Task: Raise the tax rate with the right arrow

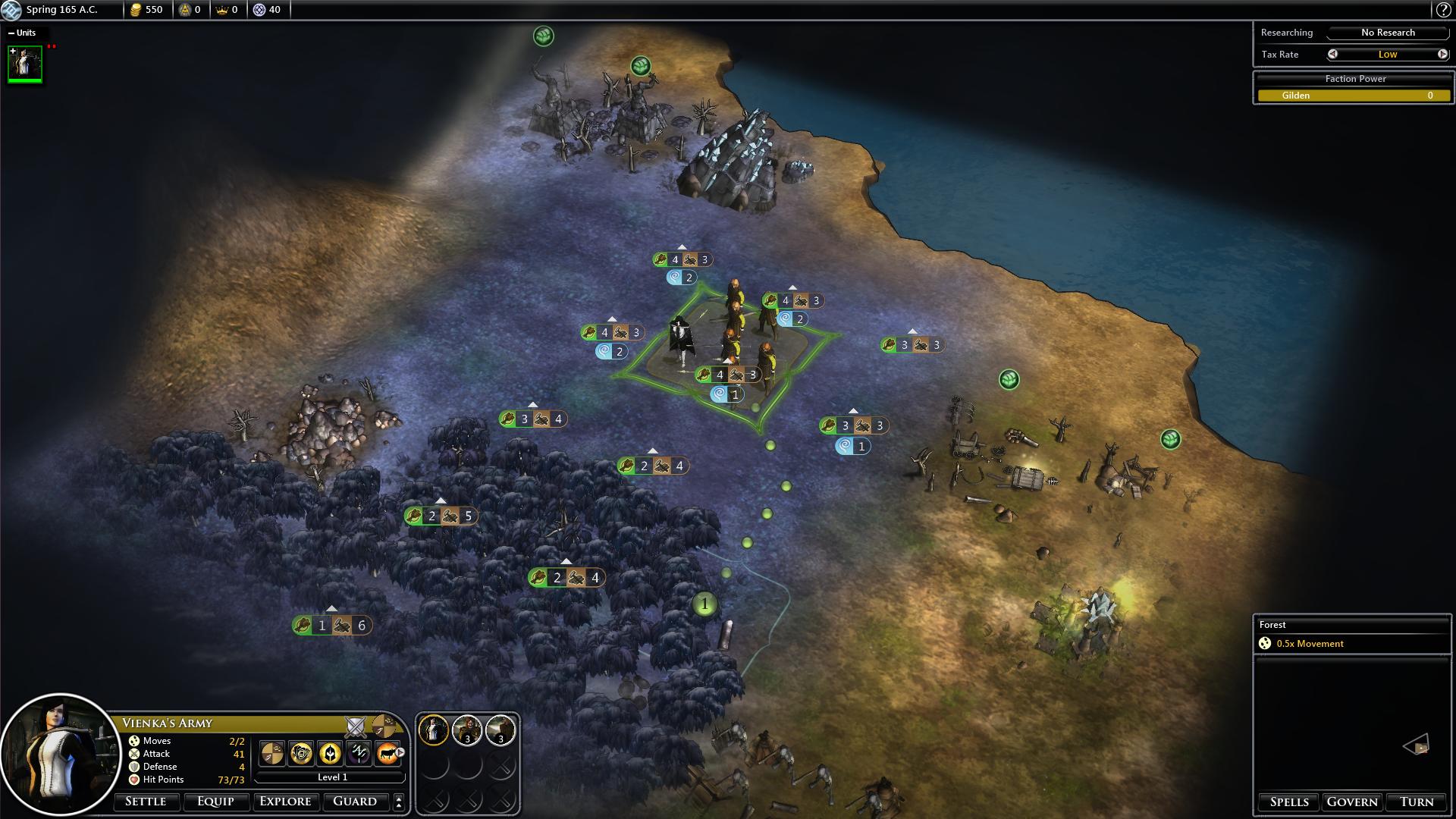Action: point(1442,54)
